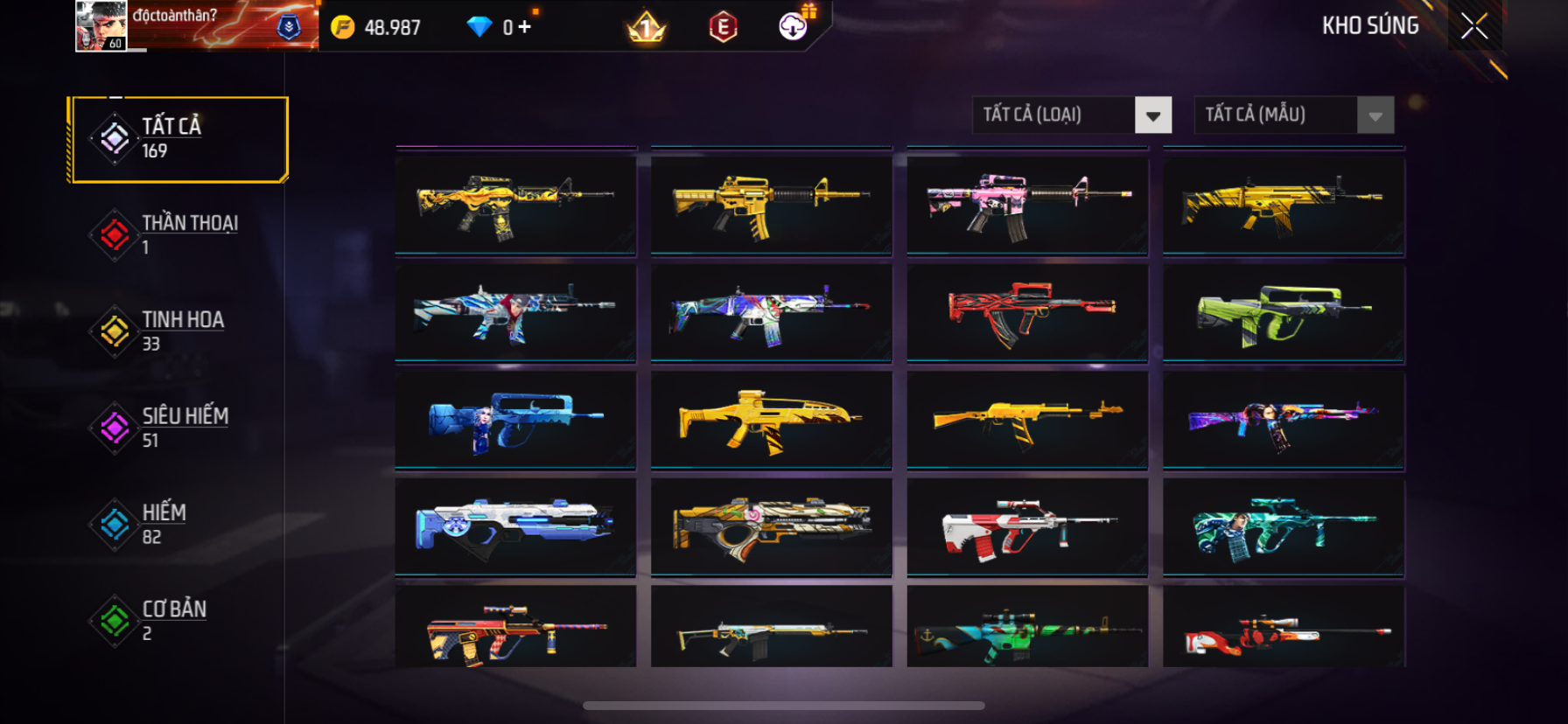Add diamonds with the plus button
The height and width of the screenshot is (724, 1568).
(x=524, y=27)
